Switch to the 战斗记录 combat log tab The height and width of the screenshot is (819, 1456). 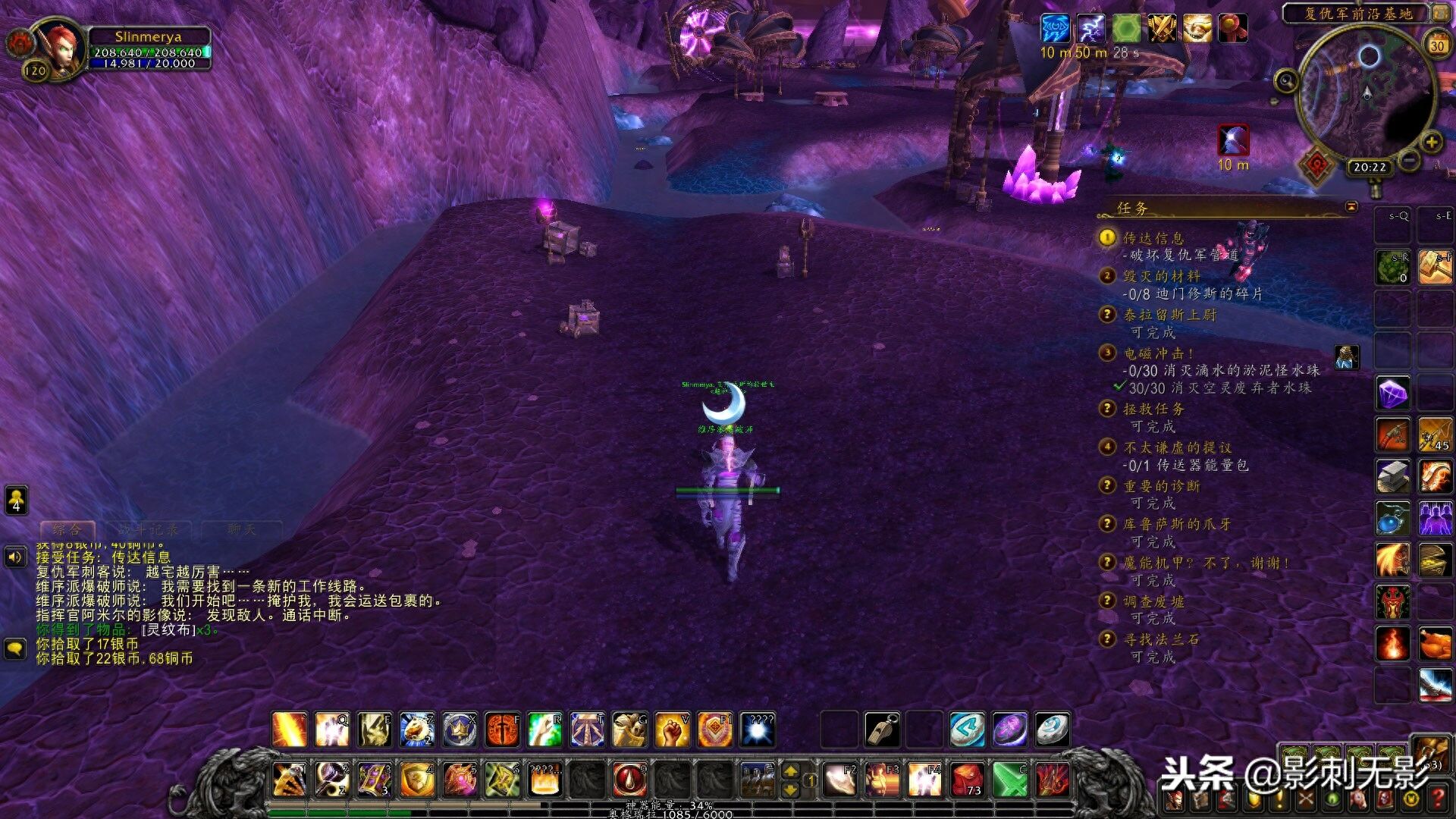coord(149,529)
